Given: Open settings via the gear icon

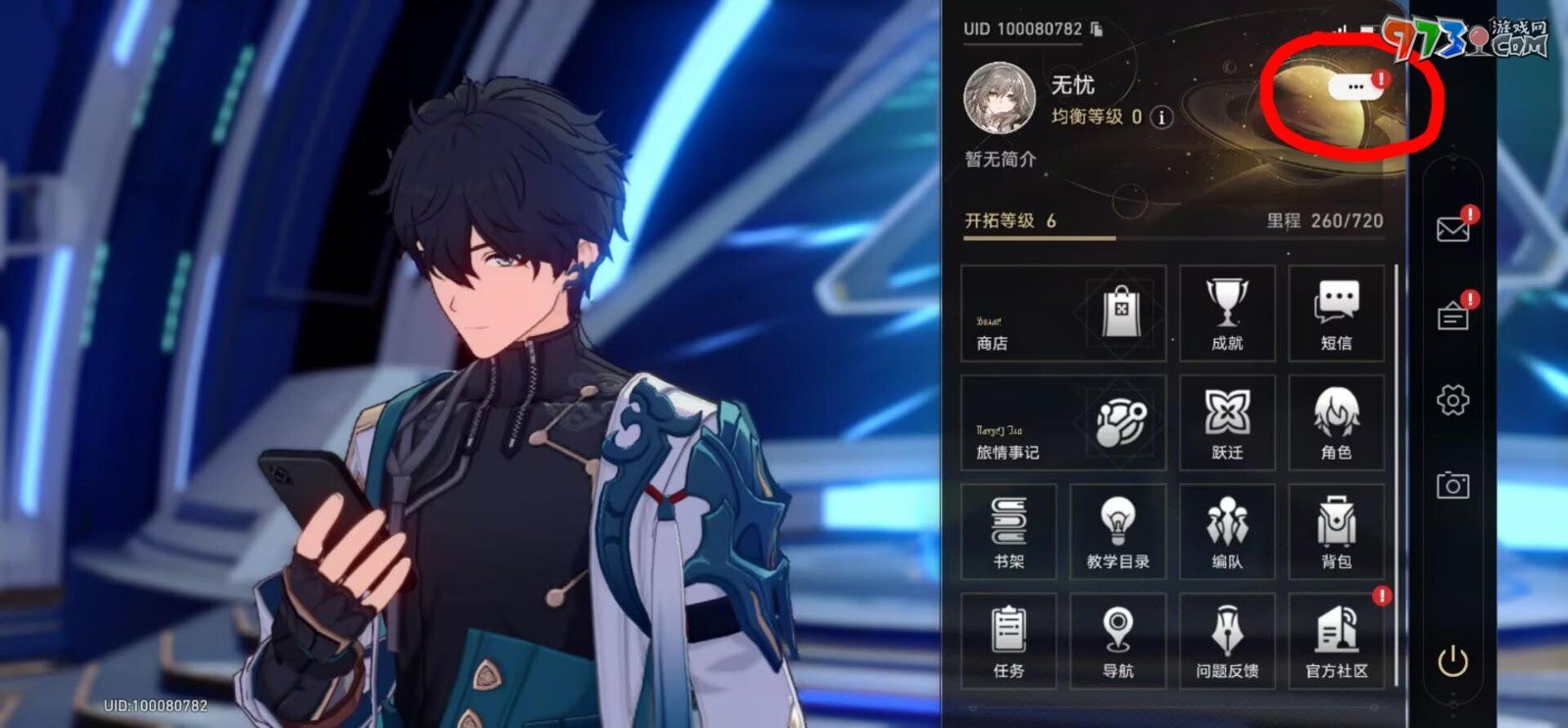Looking at the screenshot, I should click(1453, 400).
